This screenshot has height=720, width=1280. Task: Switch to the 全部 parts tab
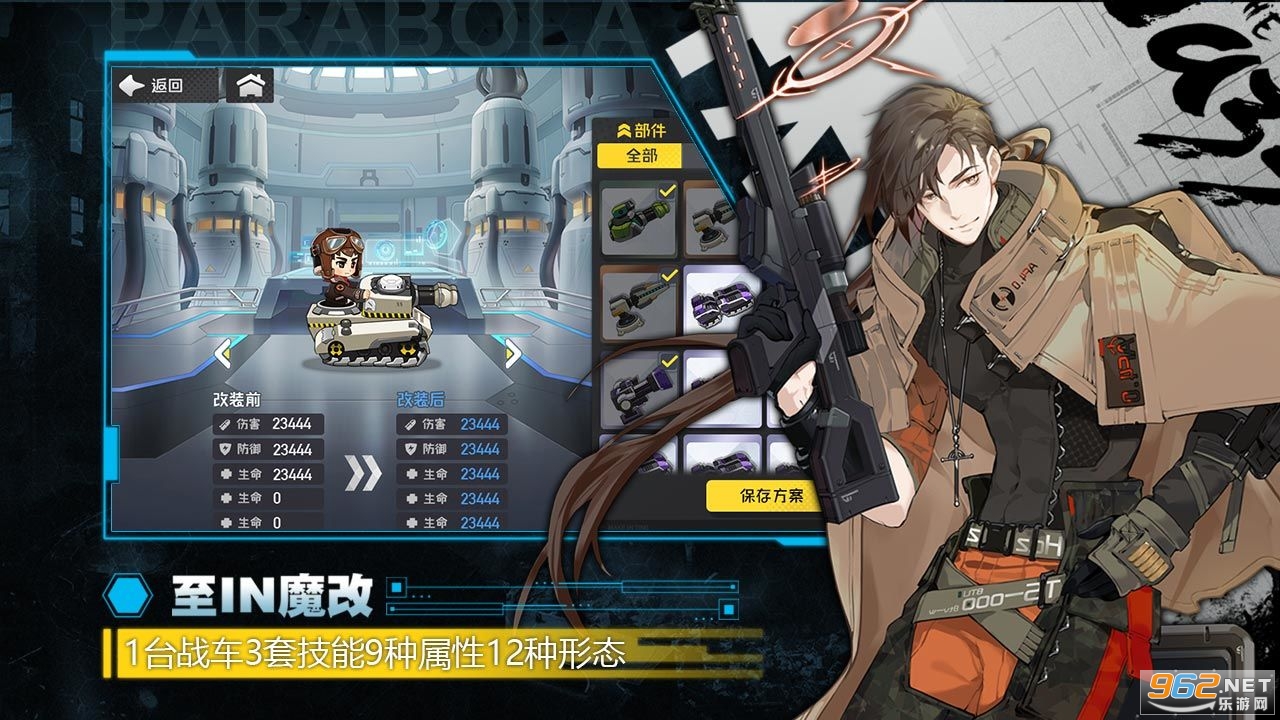point(639,156)
